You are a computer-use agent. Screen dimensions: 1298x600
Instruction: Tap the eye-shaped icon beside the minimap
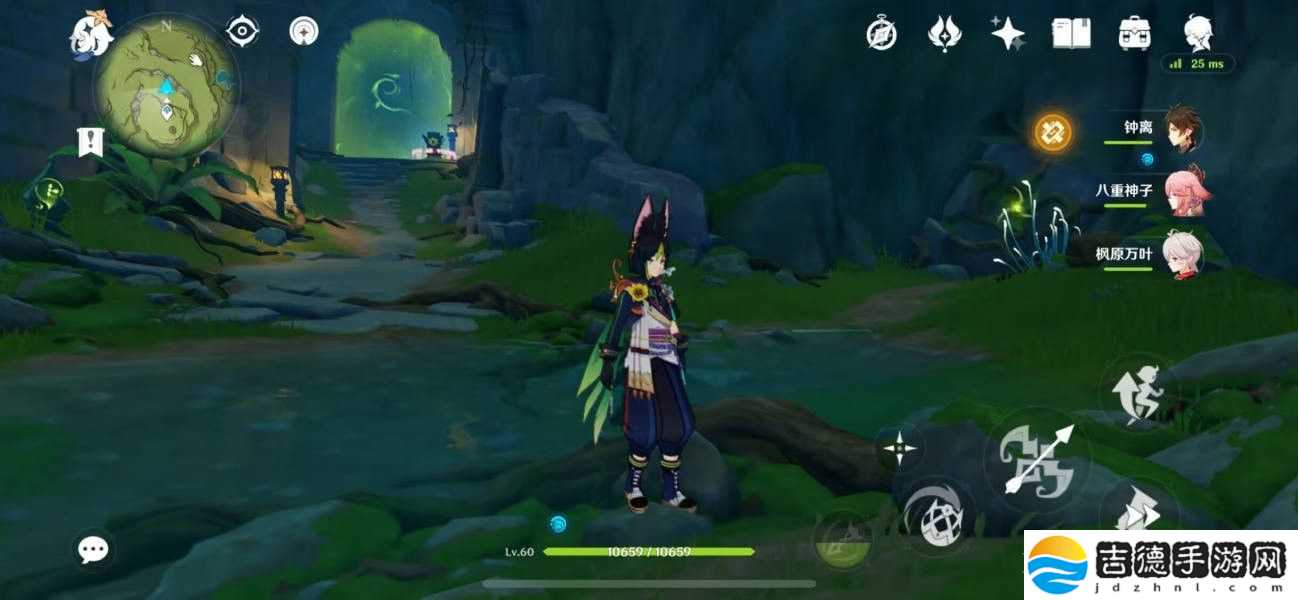[242, 32]
